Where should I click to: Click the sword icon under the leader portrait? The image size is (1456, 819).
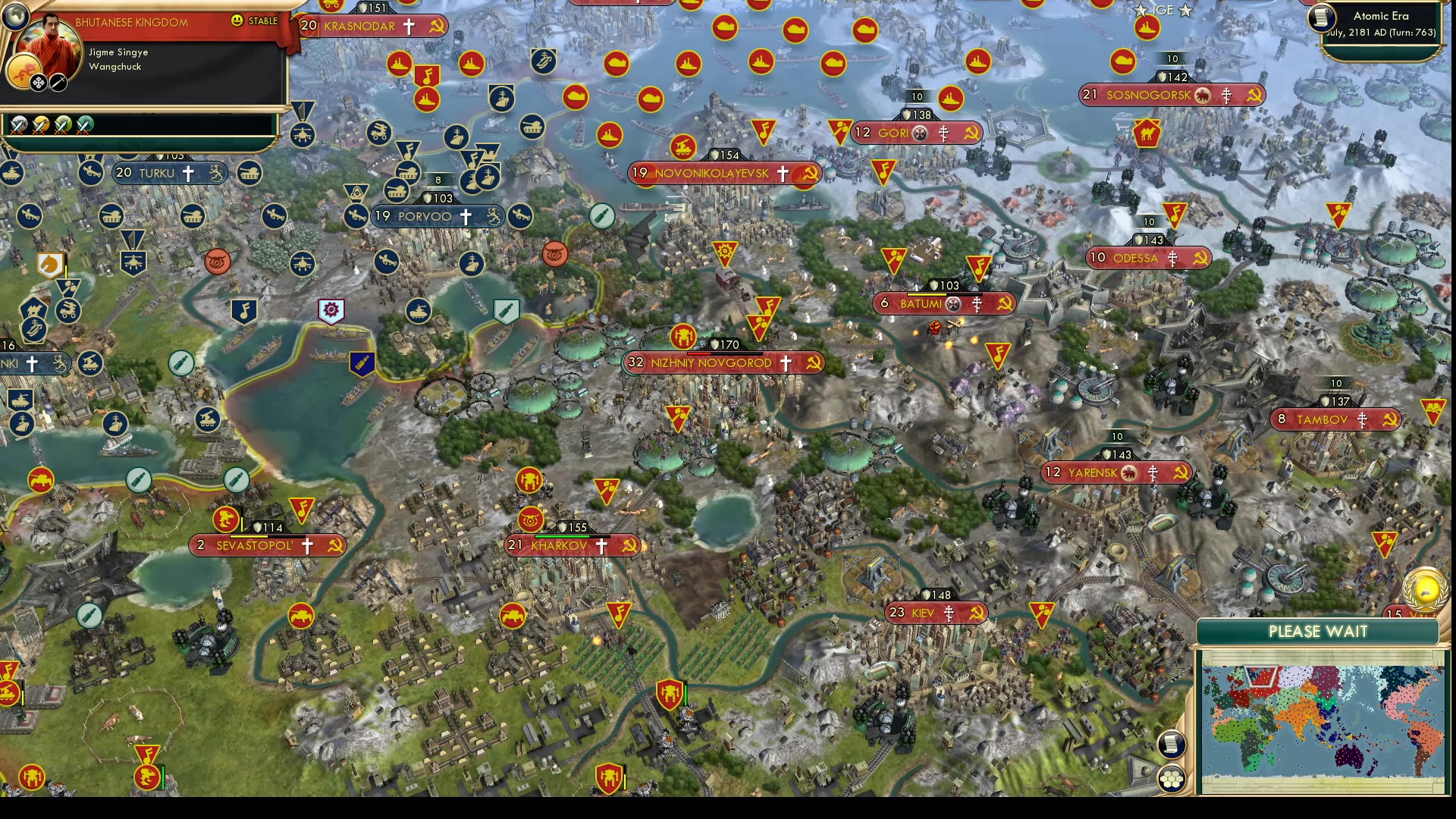pos(58,84)
